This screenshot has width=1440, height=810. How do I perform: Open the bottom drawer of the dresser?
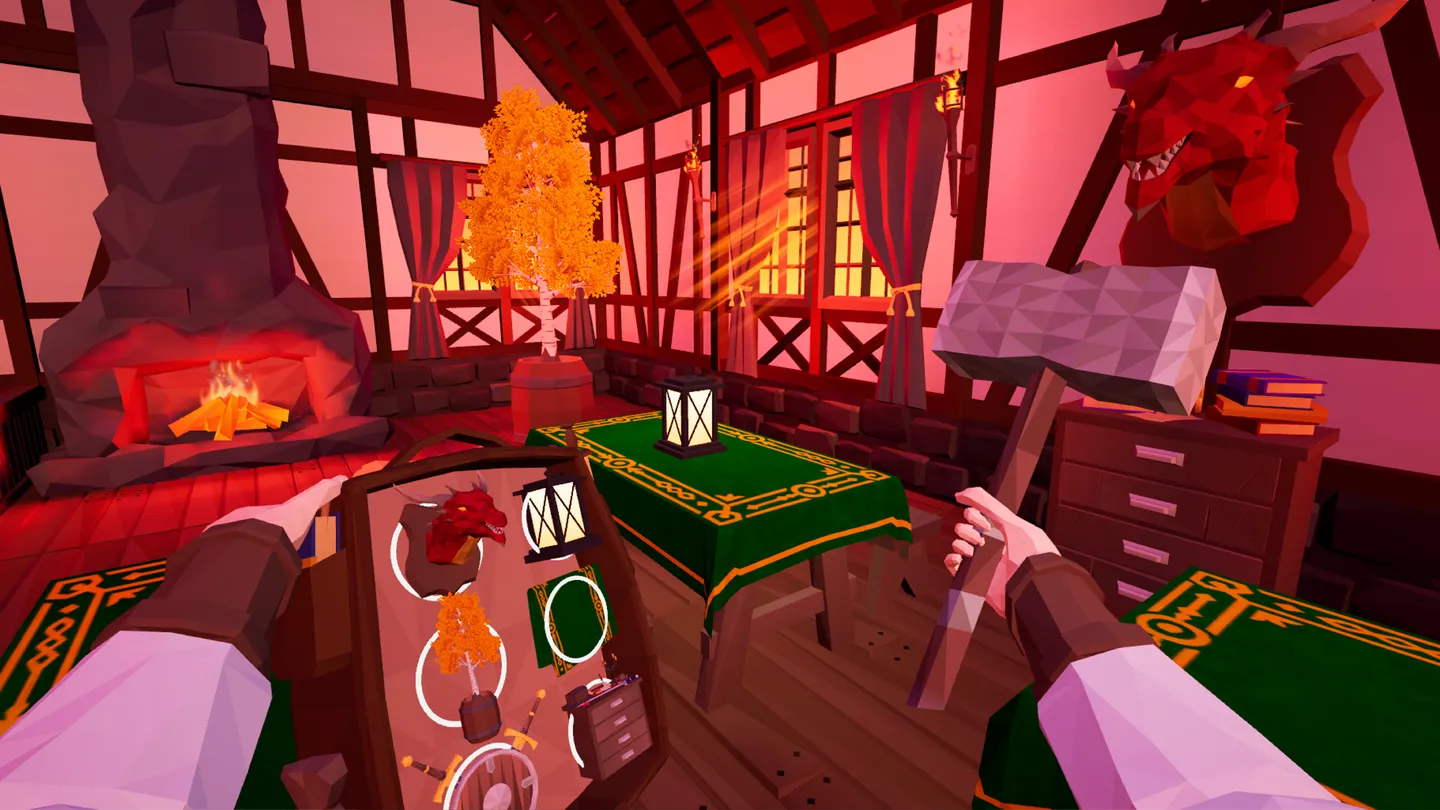pos(1134,587)
